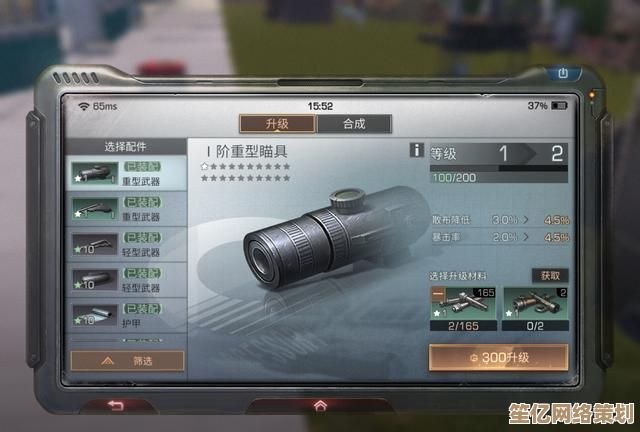Tap the red back arrow button

click(x=116, y=404)
